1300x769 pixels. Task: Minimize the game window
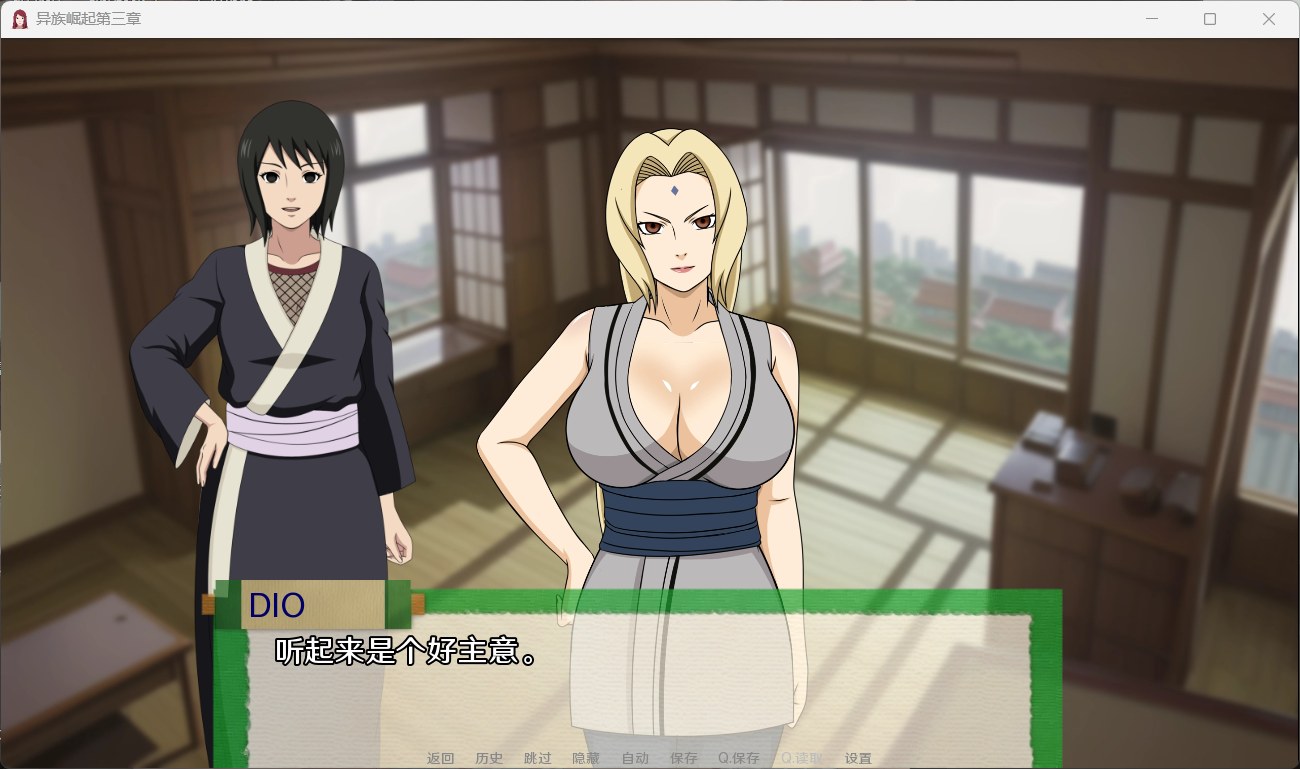coord(1151,19)
